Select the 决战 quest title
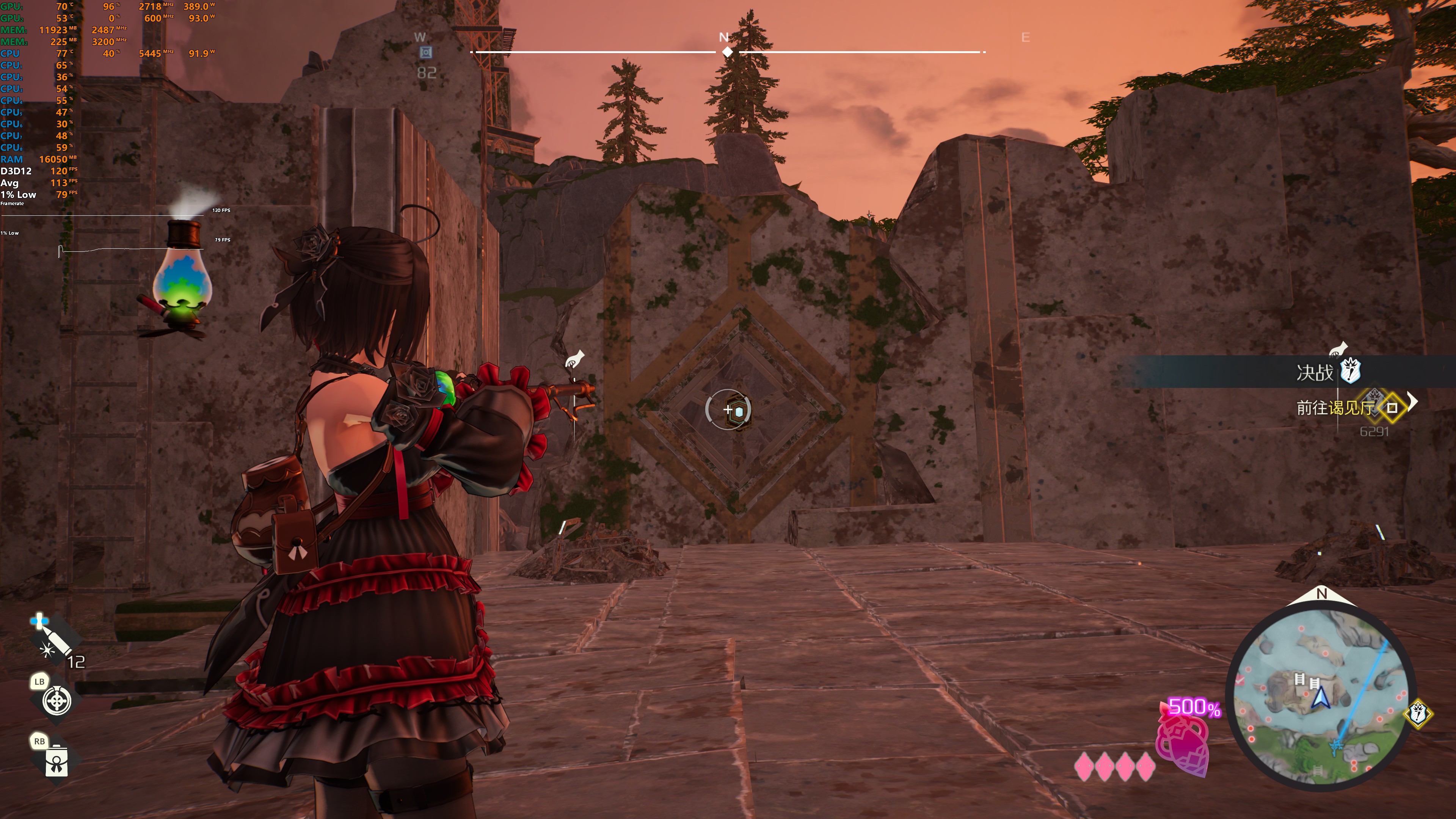This screenshot has width=1456, height=819. point(1314,372)
